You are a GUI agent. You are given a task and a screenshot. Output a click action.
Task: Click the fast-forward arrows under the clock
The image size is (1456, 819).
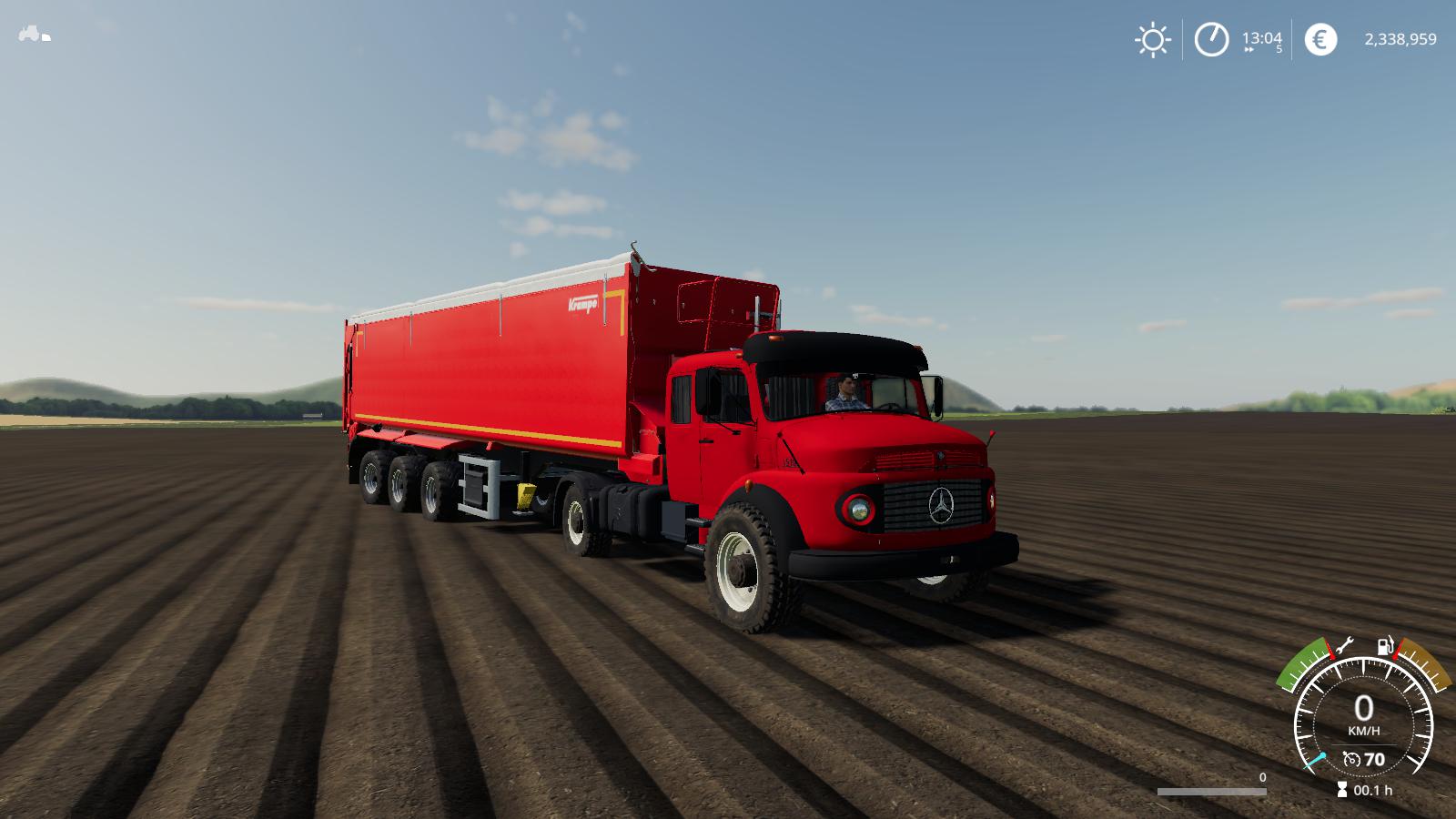[1249, 49]
